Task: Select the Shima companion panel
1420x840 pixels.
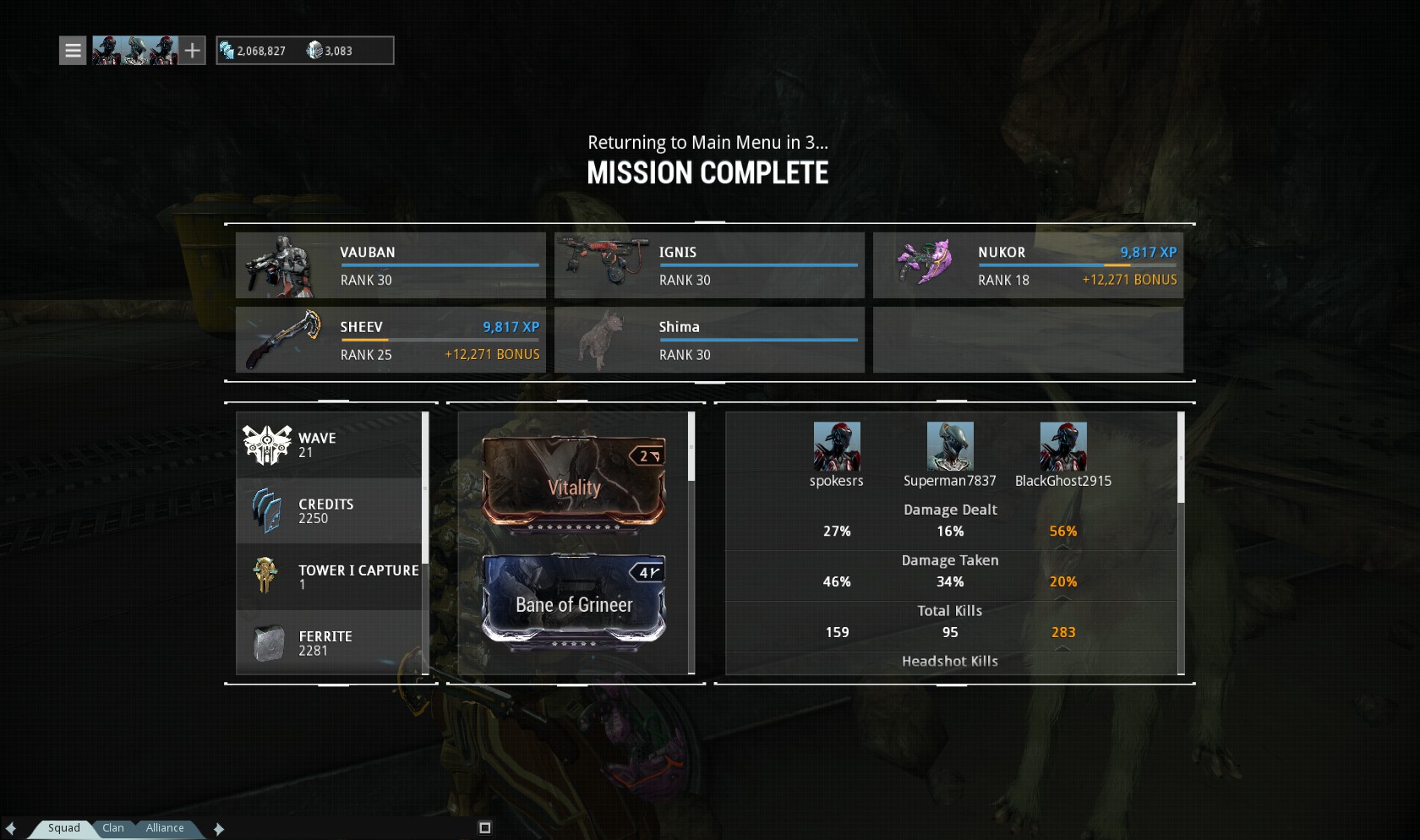Action: click(x=709, y=340)
